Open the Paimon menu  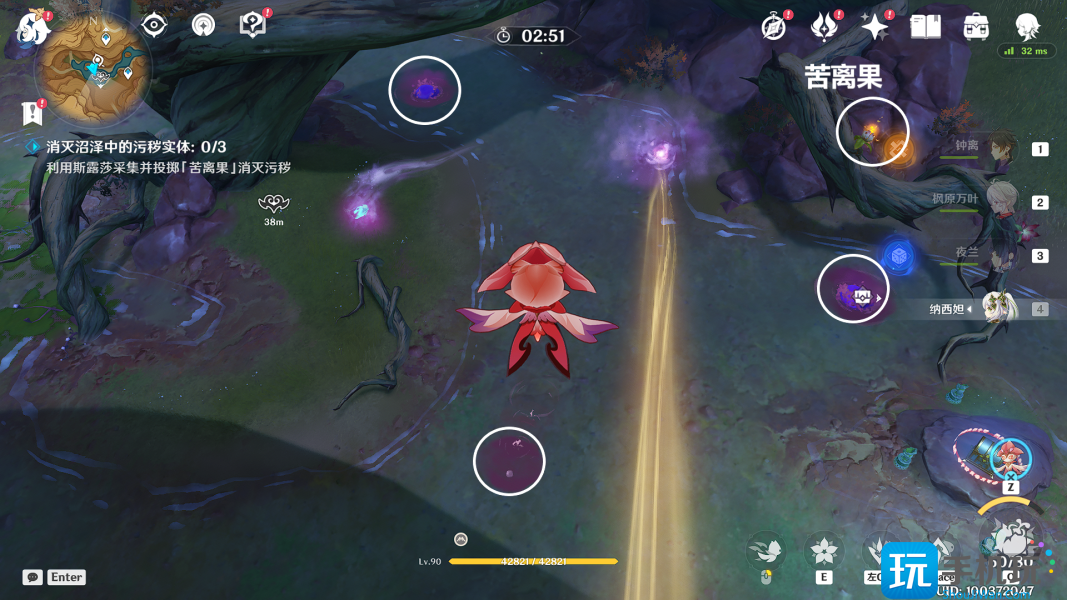33,28
